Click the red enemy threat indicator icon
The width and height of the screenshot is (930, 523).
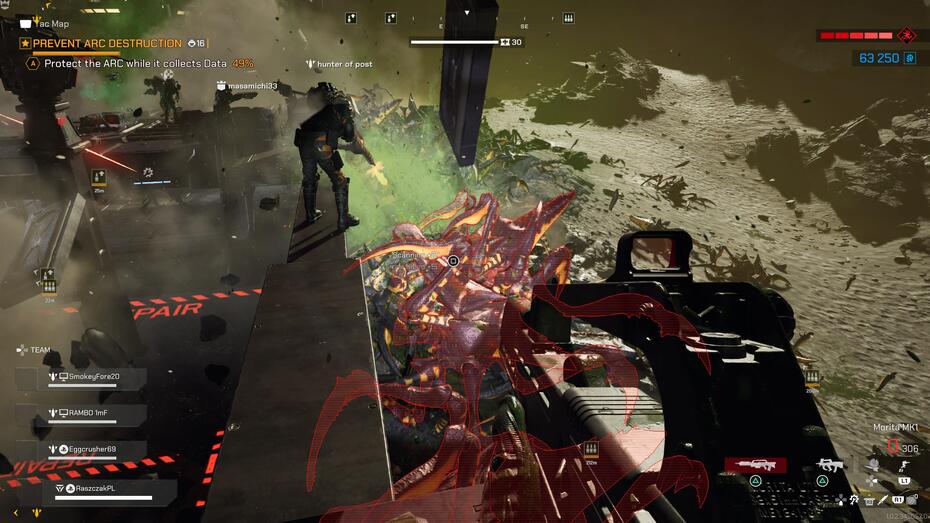click(x=906, y=36)
